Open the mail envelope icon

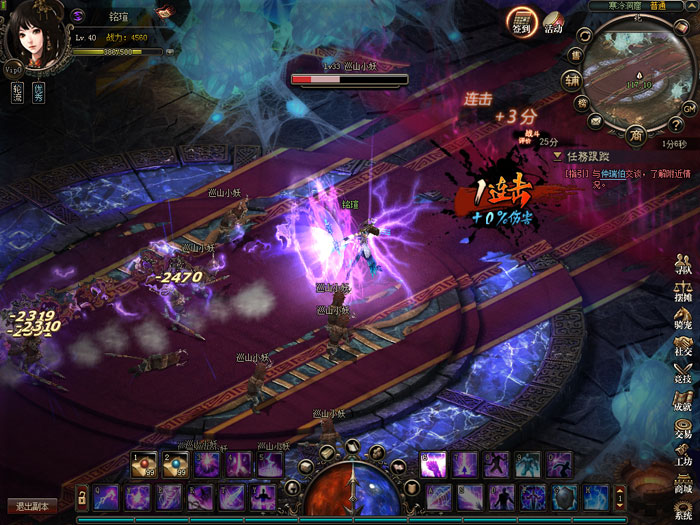click(595, 121)
